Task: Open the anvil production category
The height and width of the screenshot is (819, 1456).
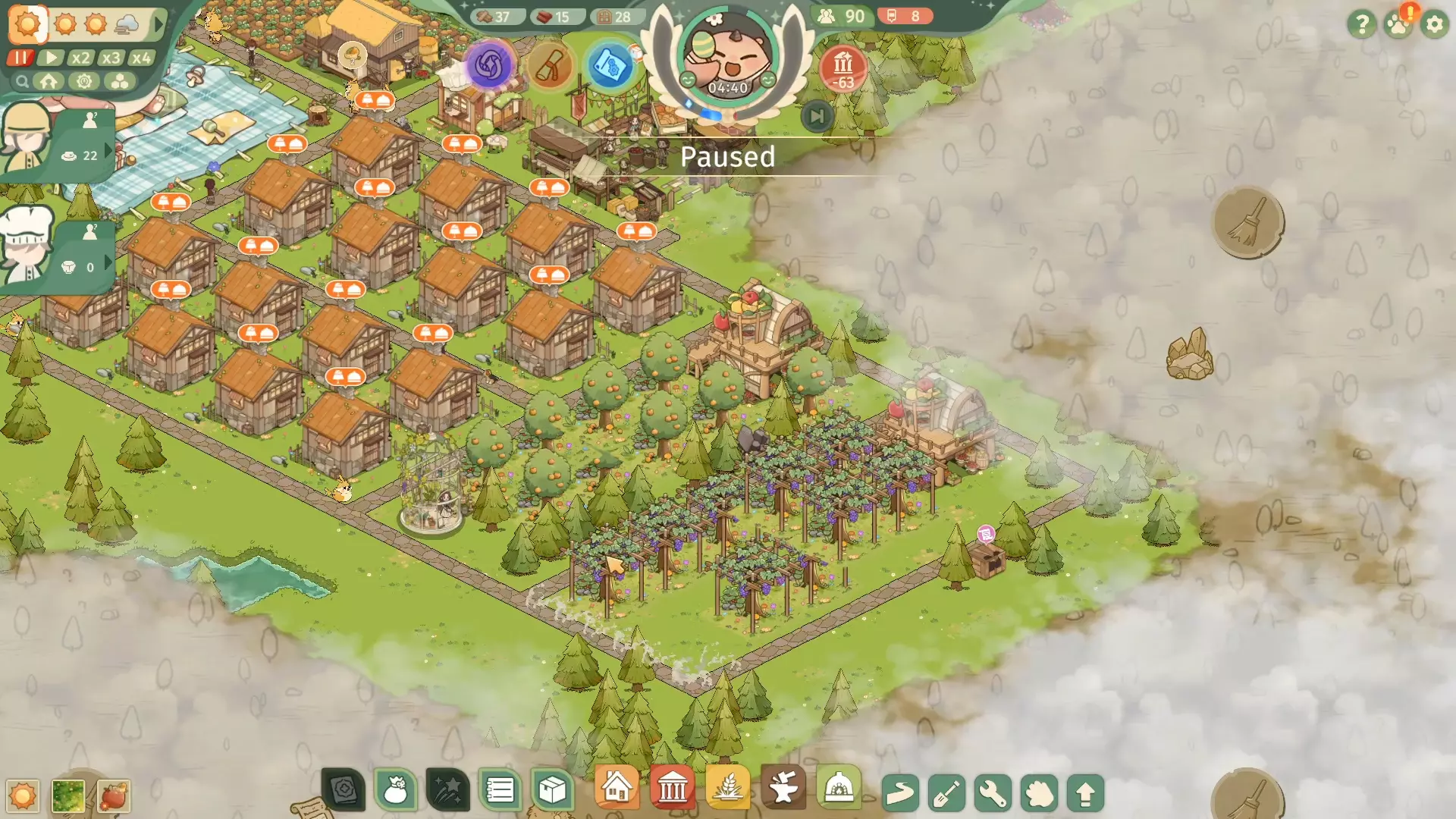Action: pos(783,789)
